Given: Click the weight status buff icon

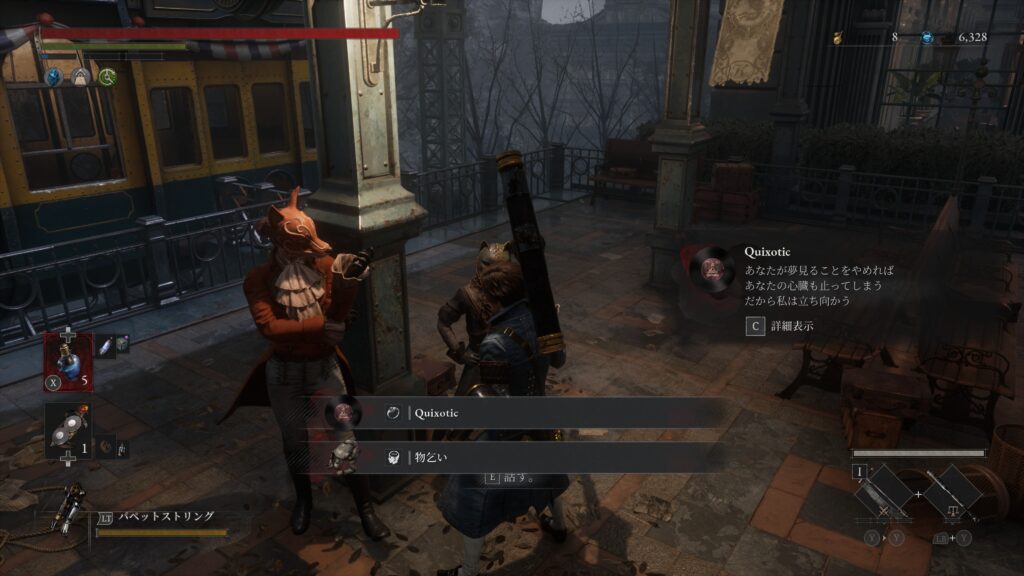Looking at the screenshot, I should click(x=81, y=76).
